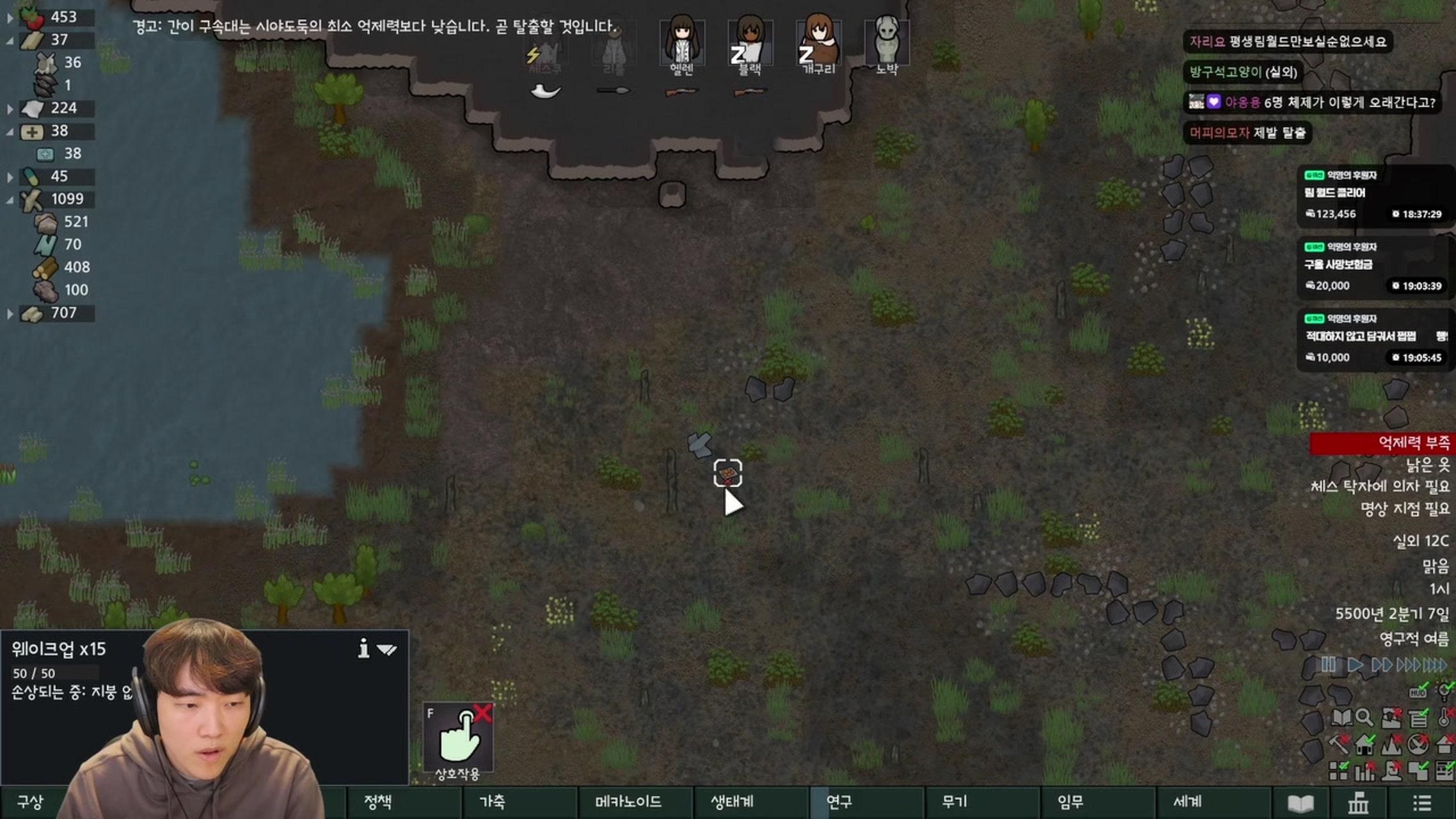1456x819 pixels.
Task: Open the 메카노이드 tab
Action: point(628,802)
